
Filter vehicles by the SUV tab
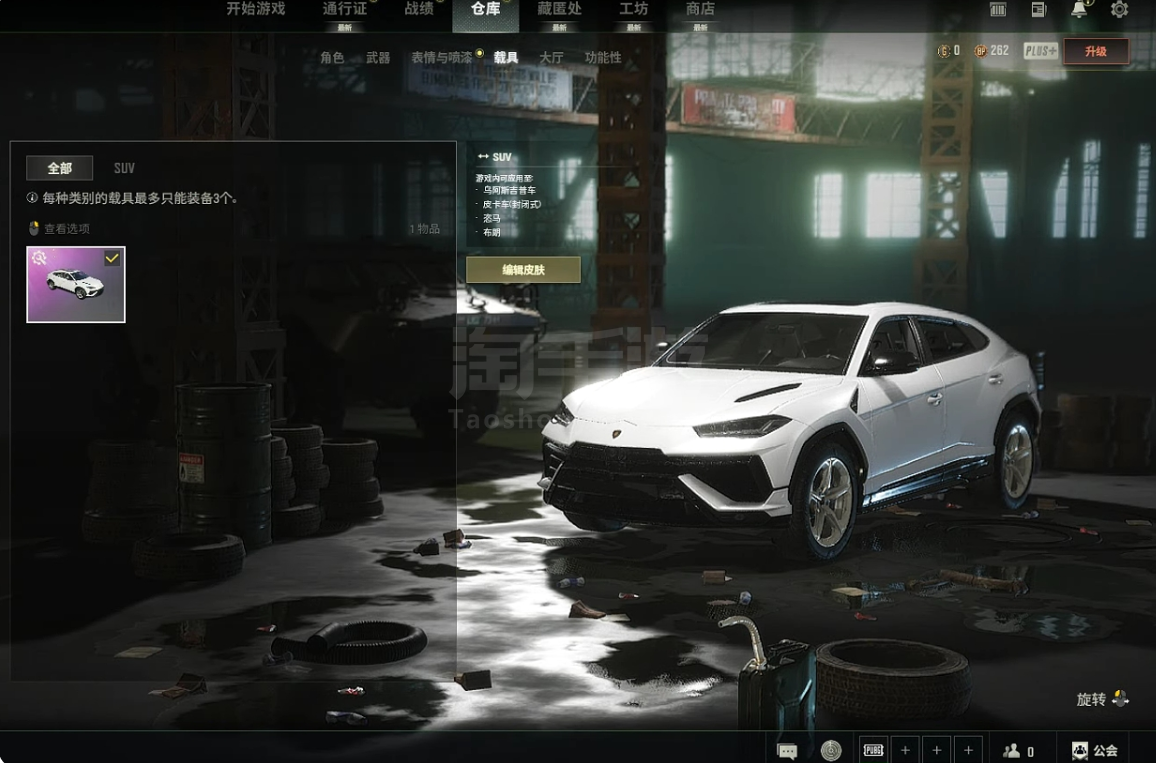(124, 168)
